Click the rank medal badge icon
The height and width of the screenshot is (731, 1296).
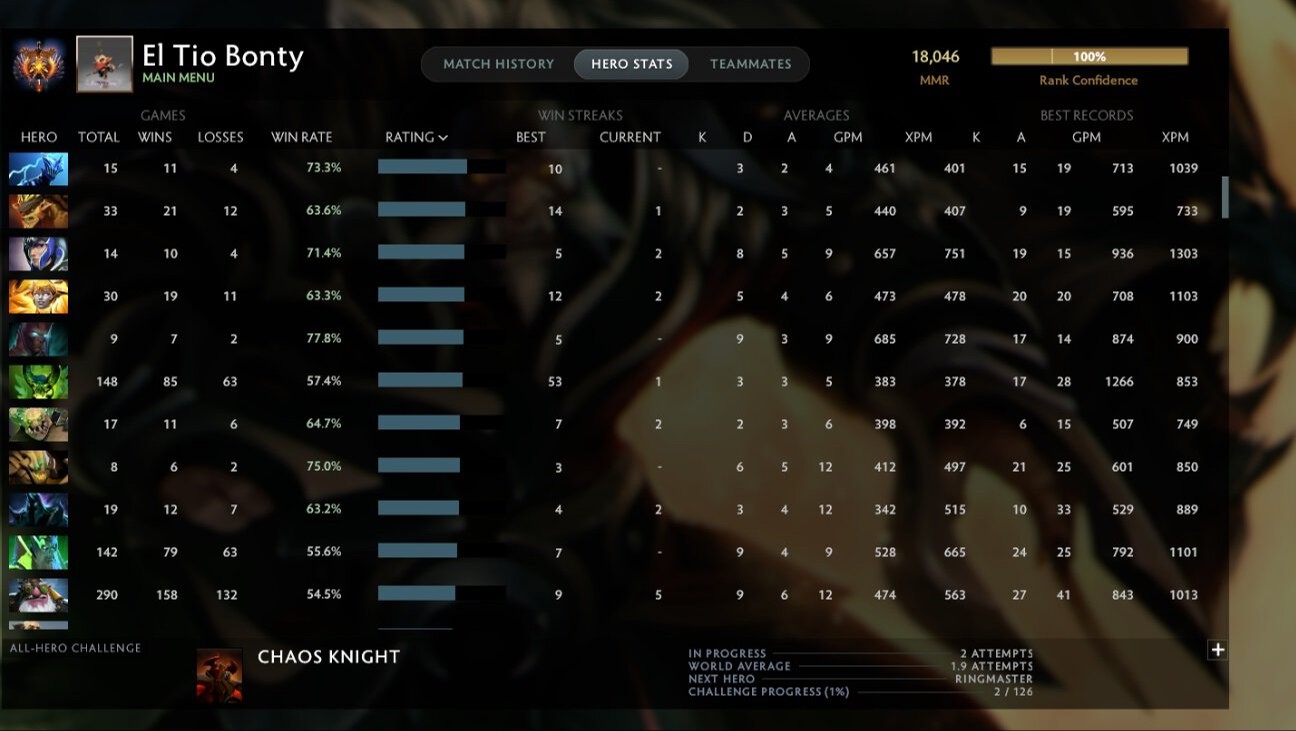tap(39, 64)
